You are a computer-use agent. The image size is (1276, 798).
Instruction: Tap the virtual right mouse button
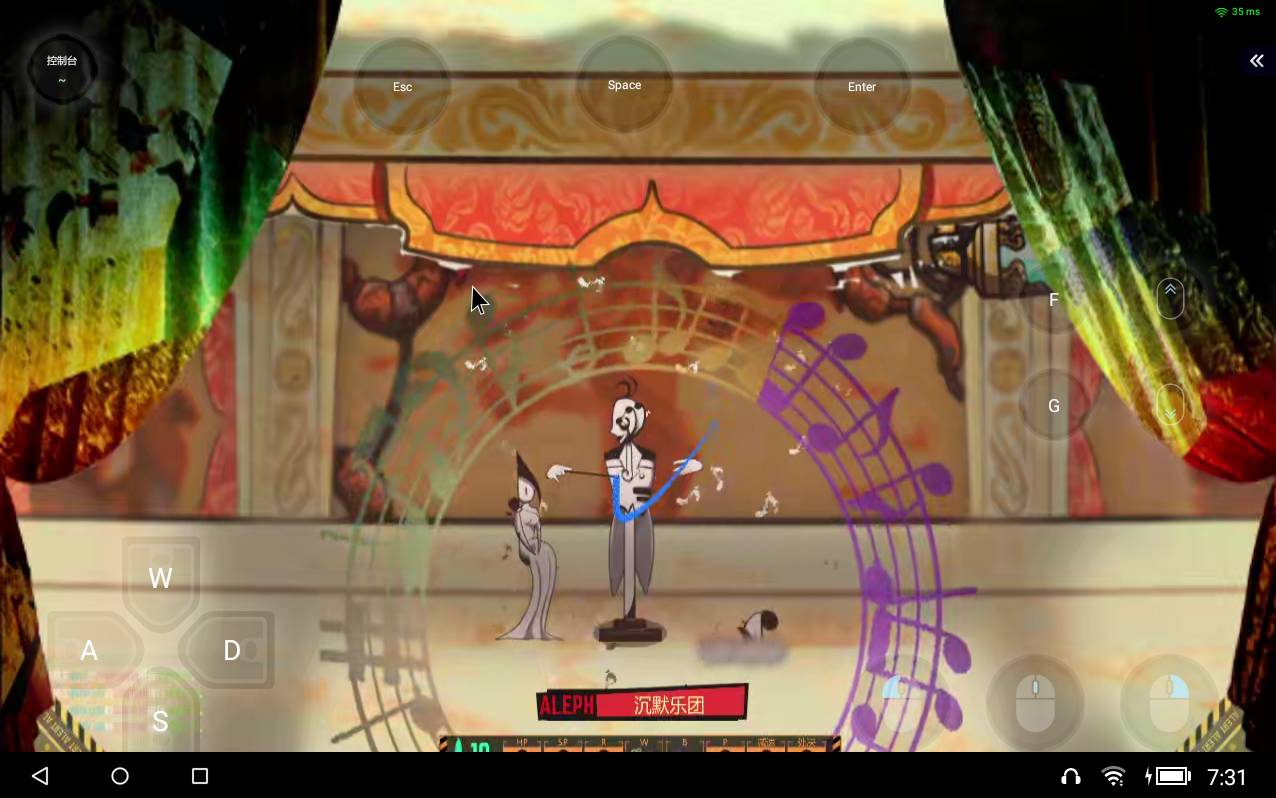coord(1169,702)
